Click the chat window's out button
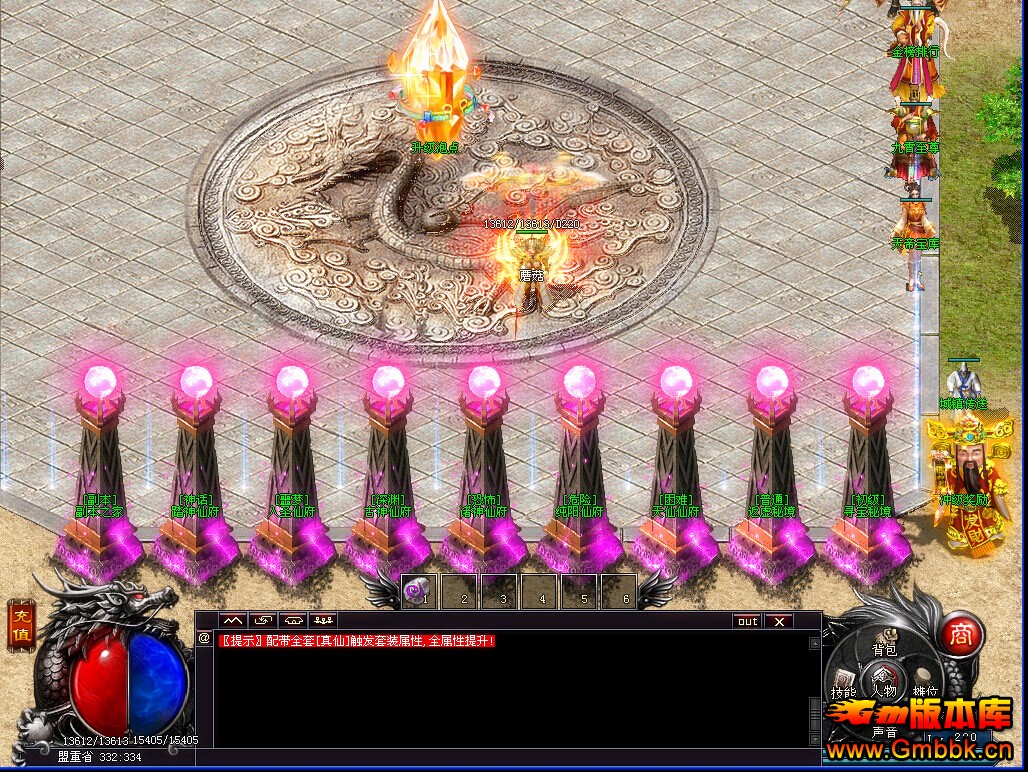Image resolution: width=1028 pixels, height=772 pixels. (x=747, y=621)
